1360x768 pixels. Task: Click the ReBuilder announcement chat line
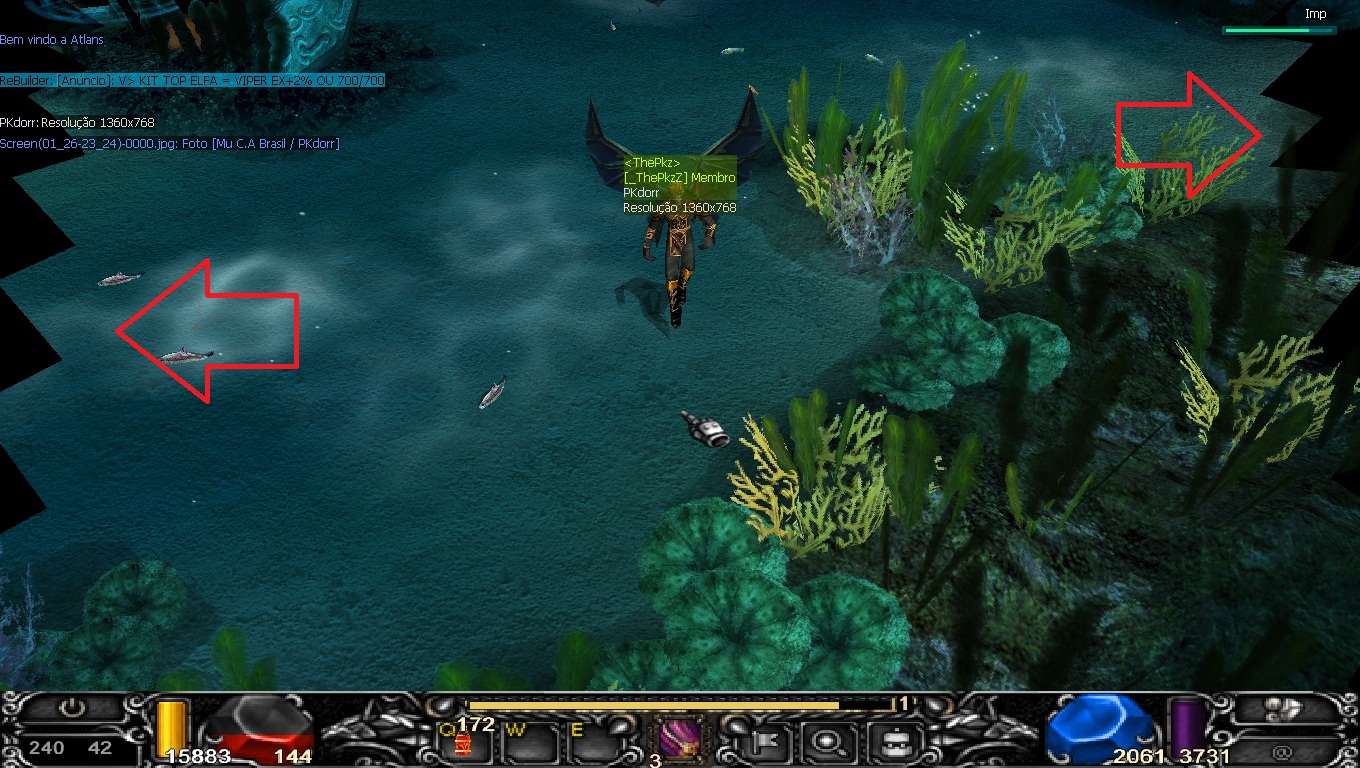click(192, 80)
